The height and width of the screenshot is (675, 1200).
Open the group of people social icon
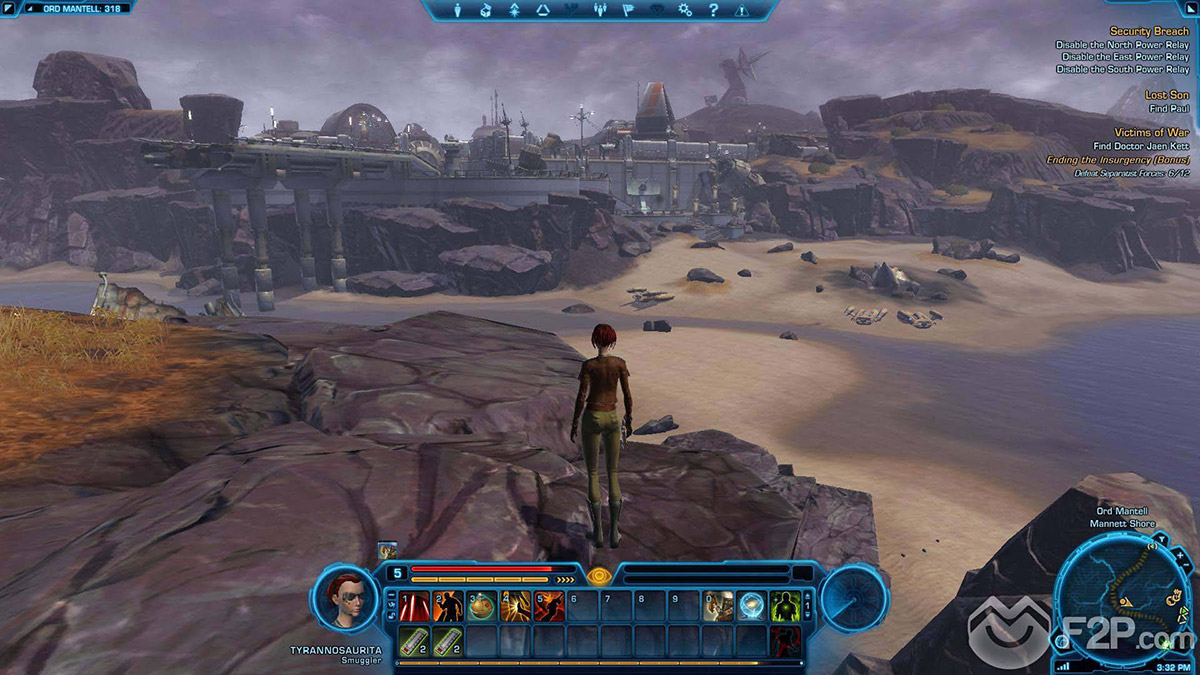(601, 10)
